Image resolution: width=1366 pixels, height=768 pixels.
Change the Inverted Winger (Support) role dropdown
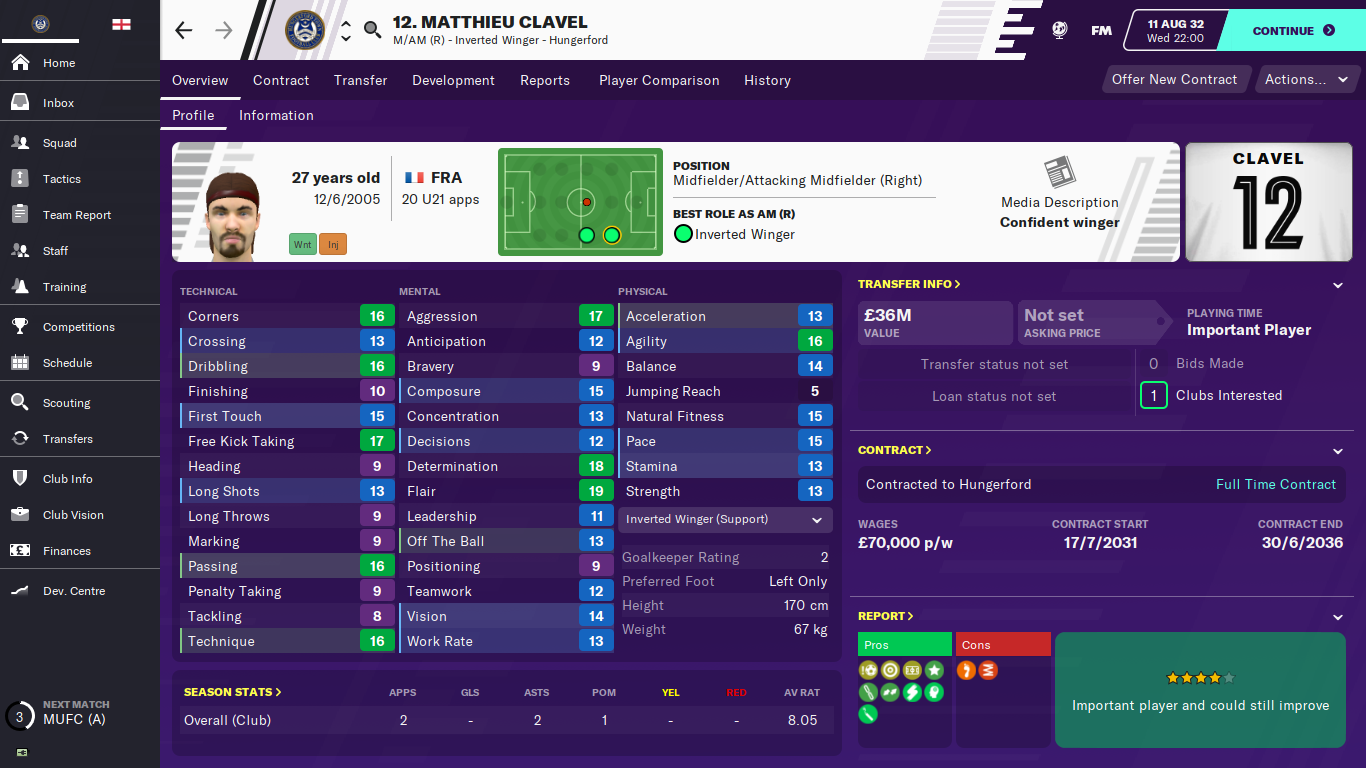pyautogui.click(x=725, y=520)
